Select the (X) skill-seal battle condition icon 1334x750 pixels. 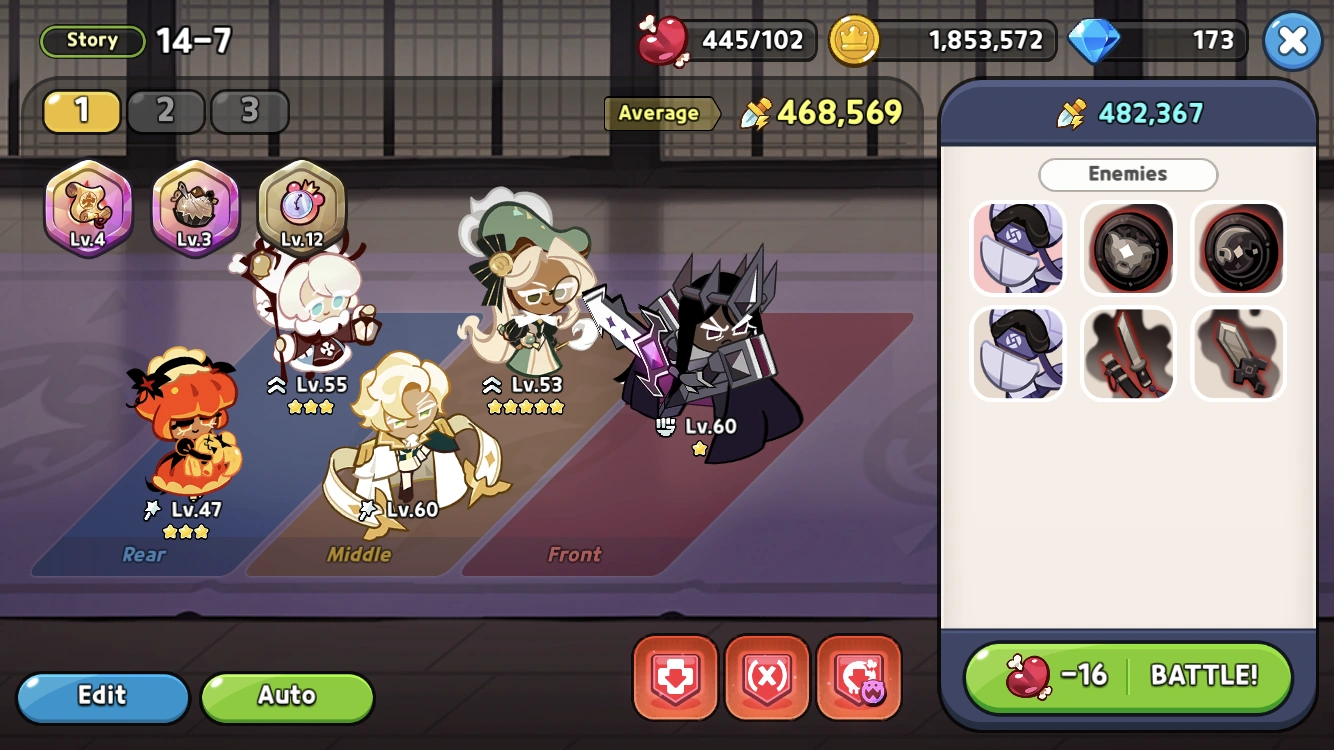click(x=767, y=679)
